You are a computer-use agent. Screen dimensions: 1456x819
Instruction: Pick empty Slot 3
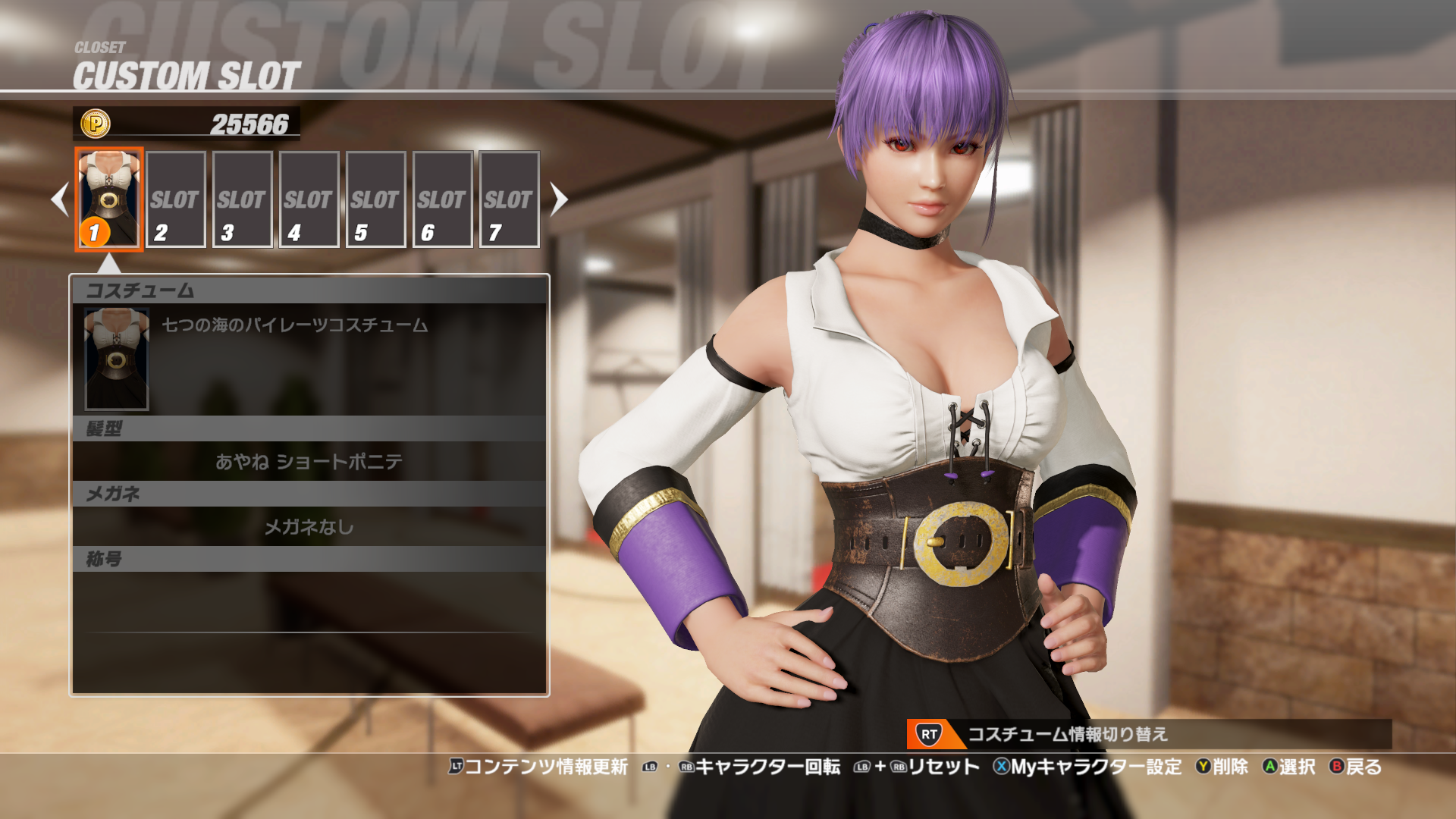click(243, 199)
